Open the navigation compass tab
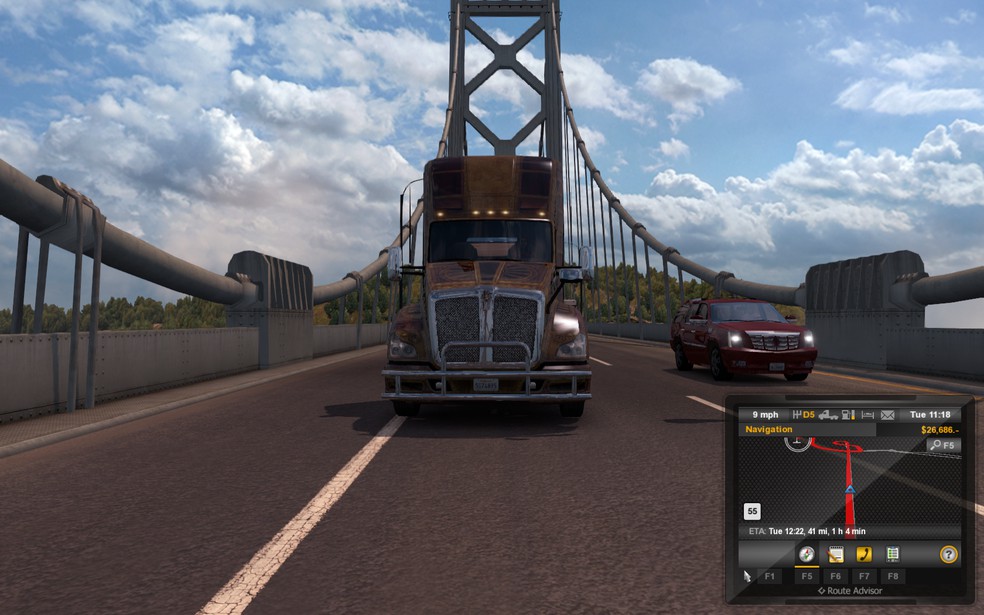984x615 pixels. (806, 554)
